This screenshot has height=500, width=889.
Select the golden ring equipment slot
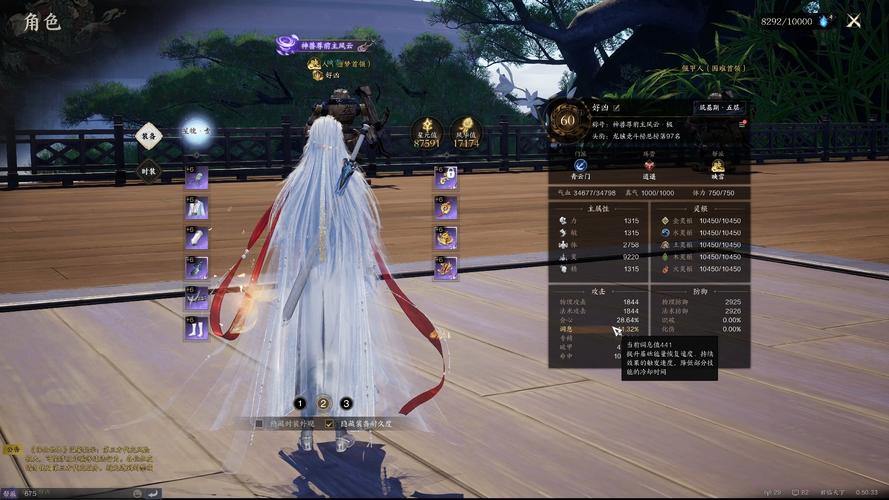point(446,237)
